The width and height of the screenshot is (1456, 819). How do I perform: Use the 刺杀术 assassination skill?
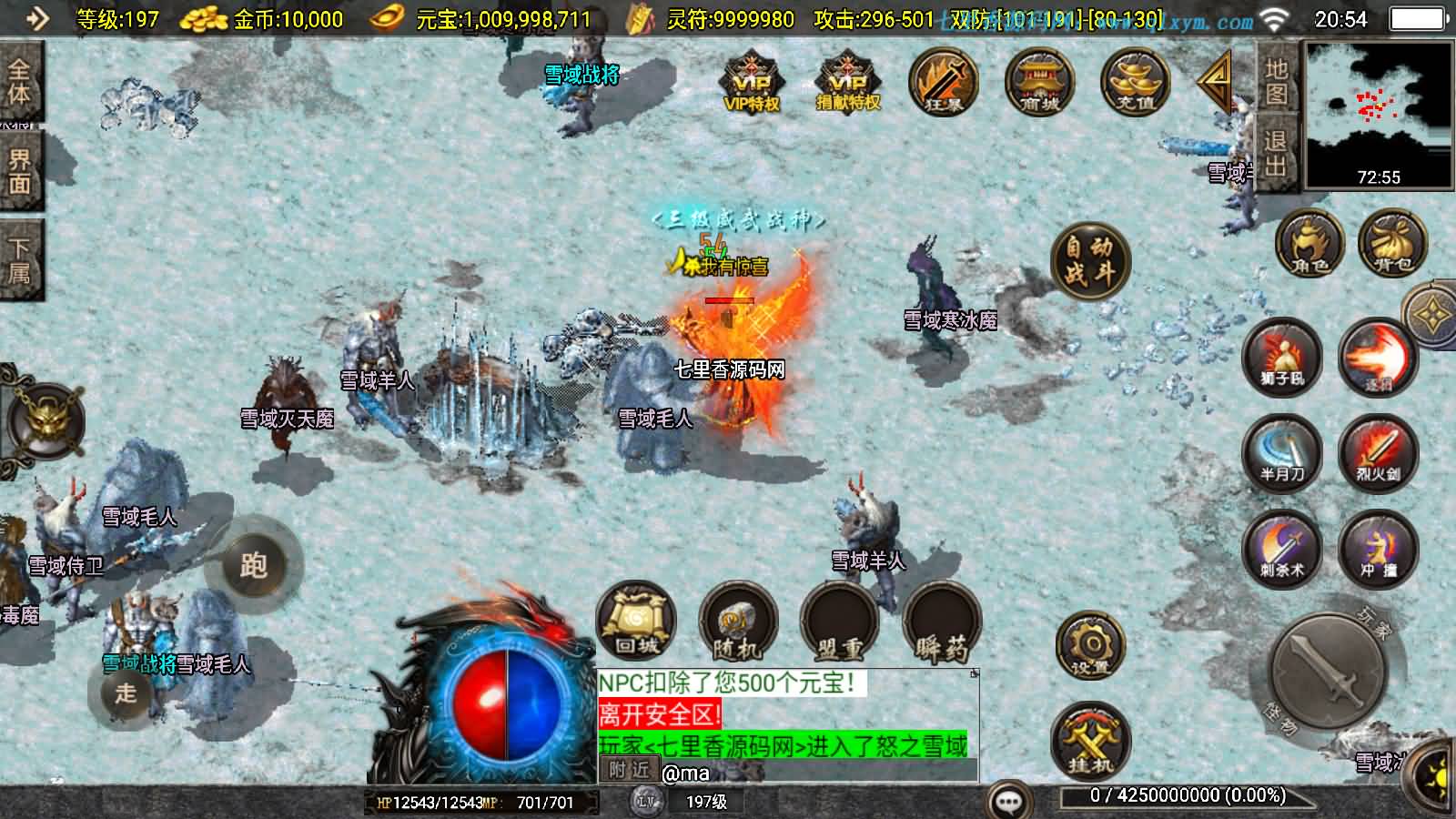(1281, 548)
